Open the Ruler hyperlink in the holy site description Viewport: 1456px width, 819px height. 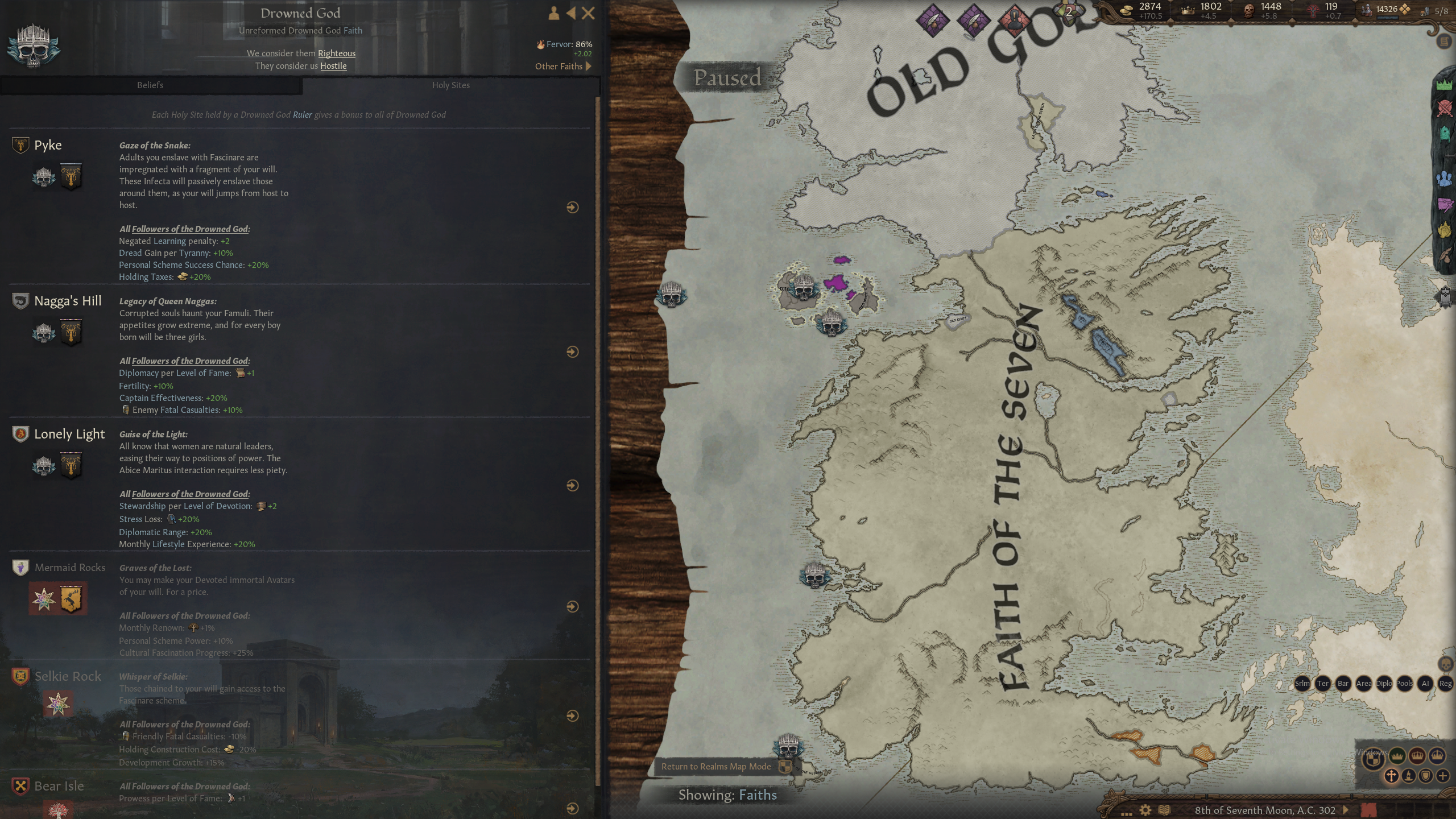pos(302,114)
